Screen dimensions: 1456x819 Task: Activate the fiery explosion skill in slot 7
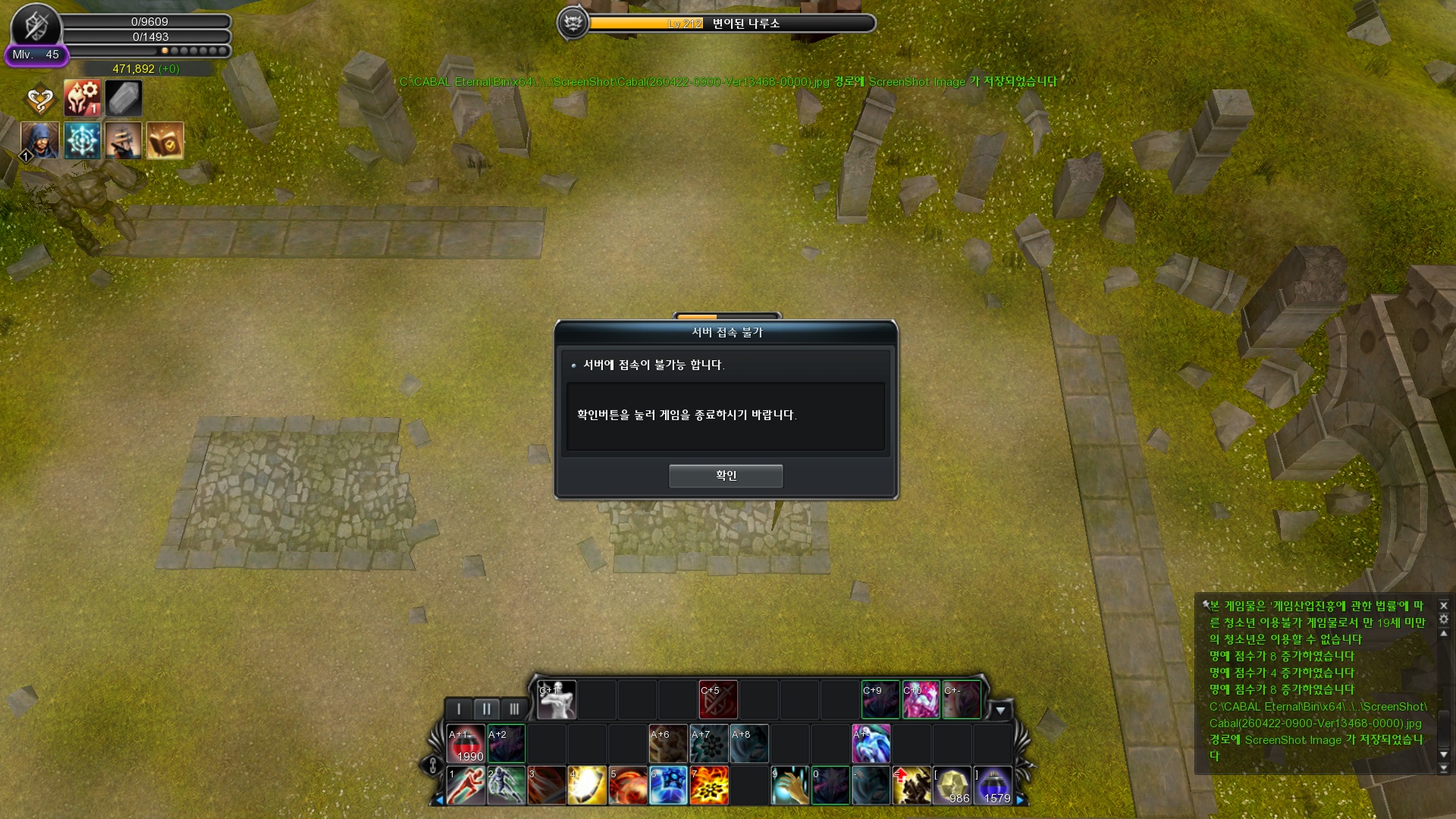point(710,785)
